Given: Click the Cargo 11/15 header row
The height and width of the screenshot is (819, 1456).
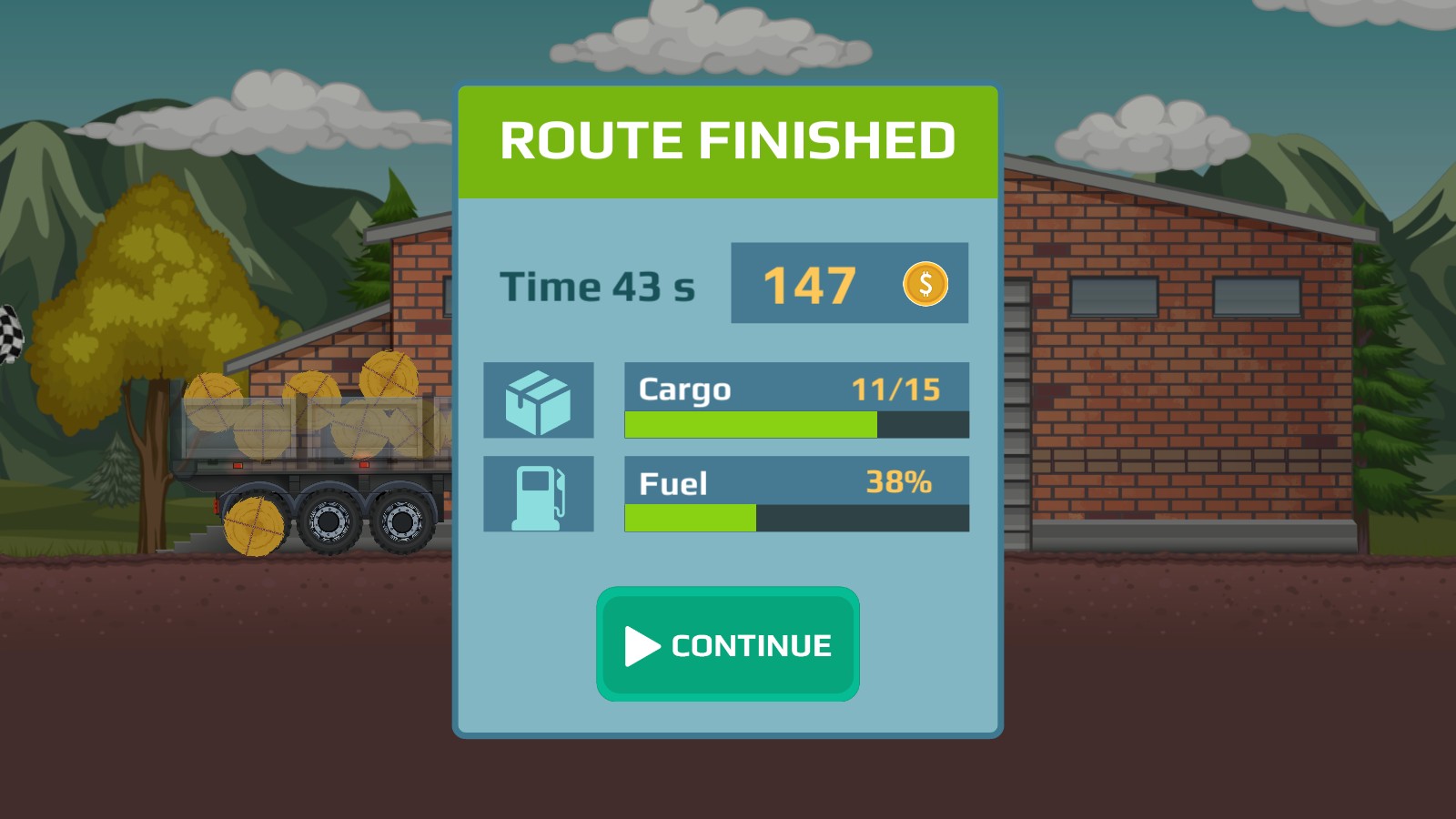Looking at the screenshot, I should pos(796,389).
